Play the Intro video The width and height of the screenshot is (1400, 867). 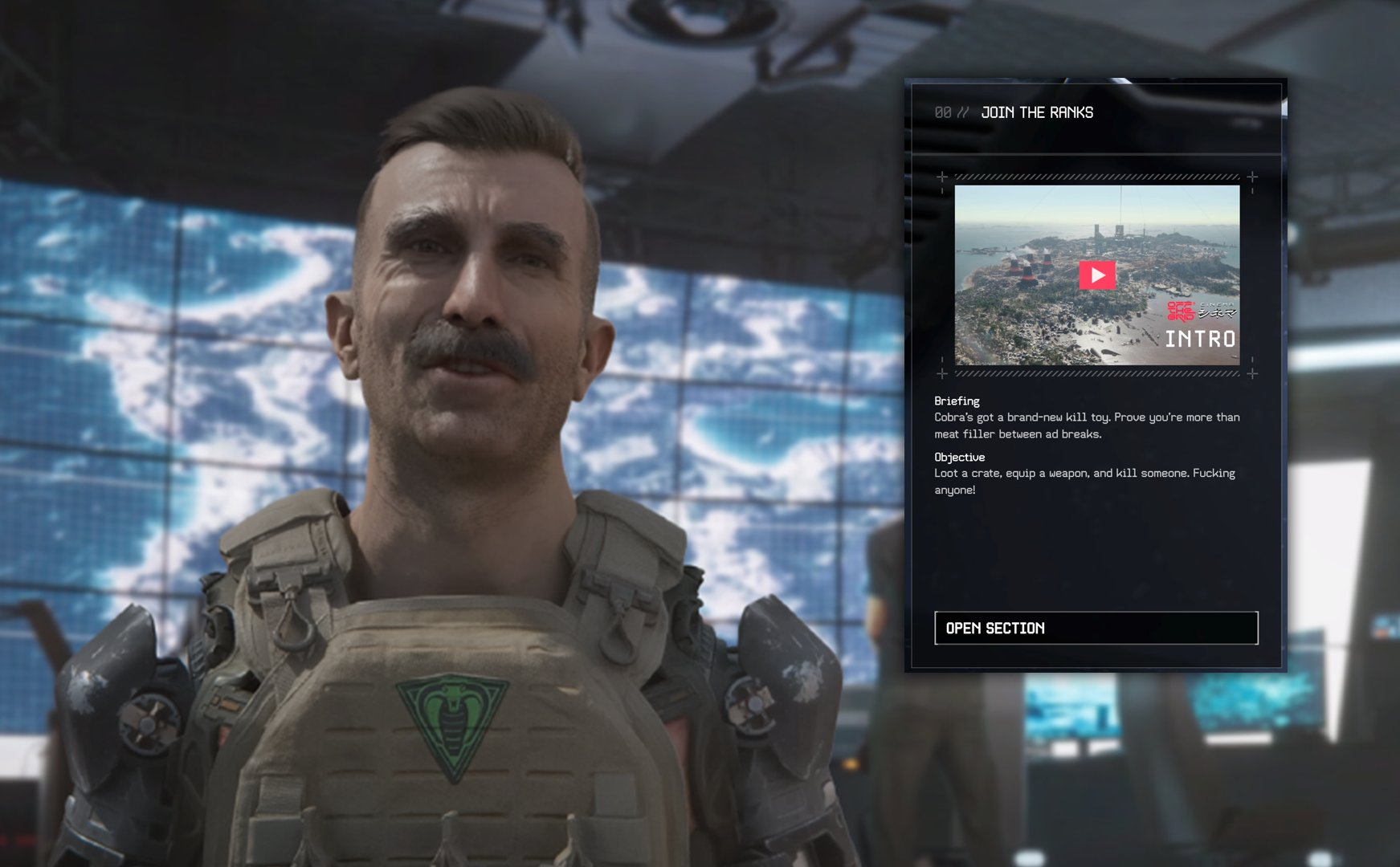1097,275
